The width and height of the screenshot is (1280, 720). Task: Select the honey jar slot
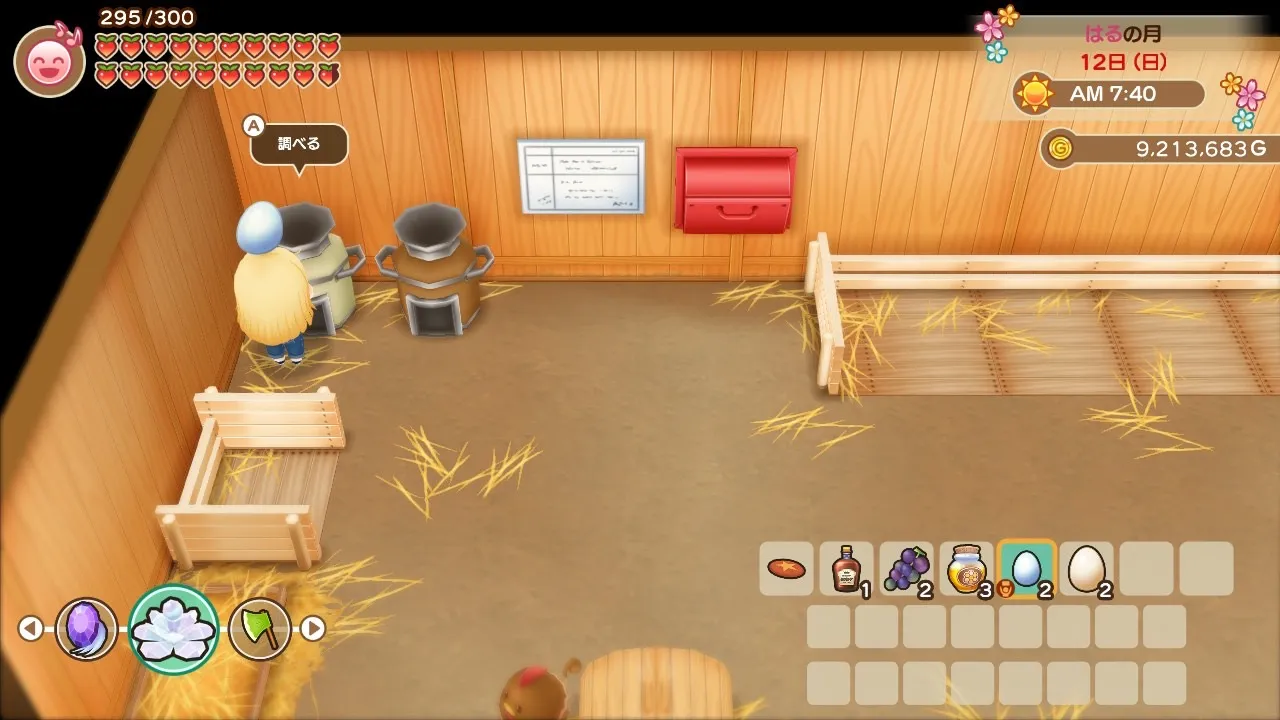(x=966, y=569)
